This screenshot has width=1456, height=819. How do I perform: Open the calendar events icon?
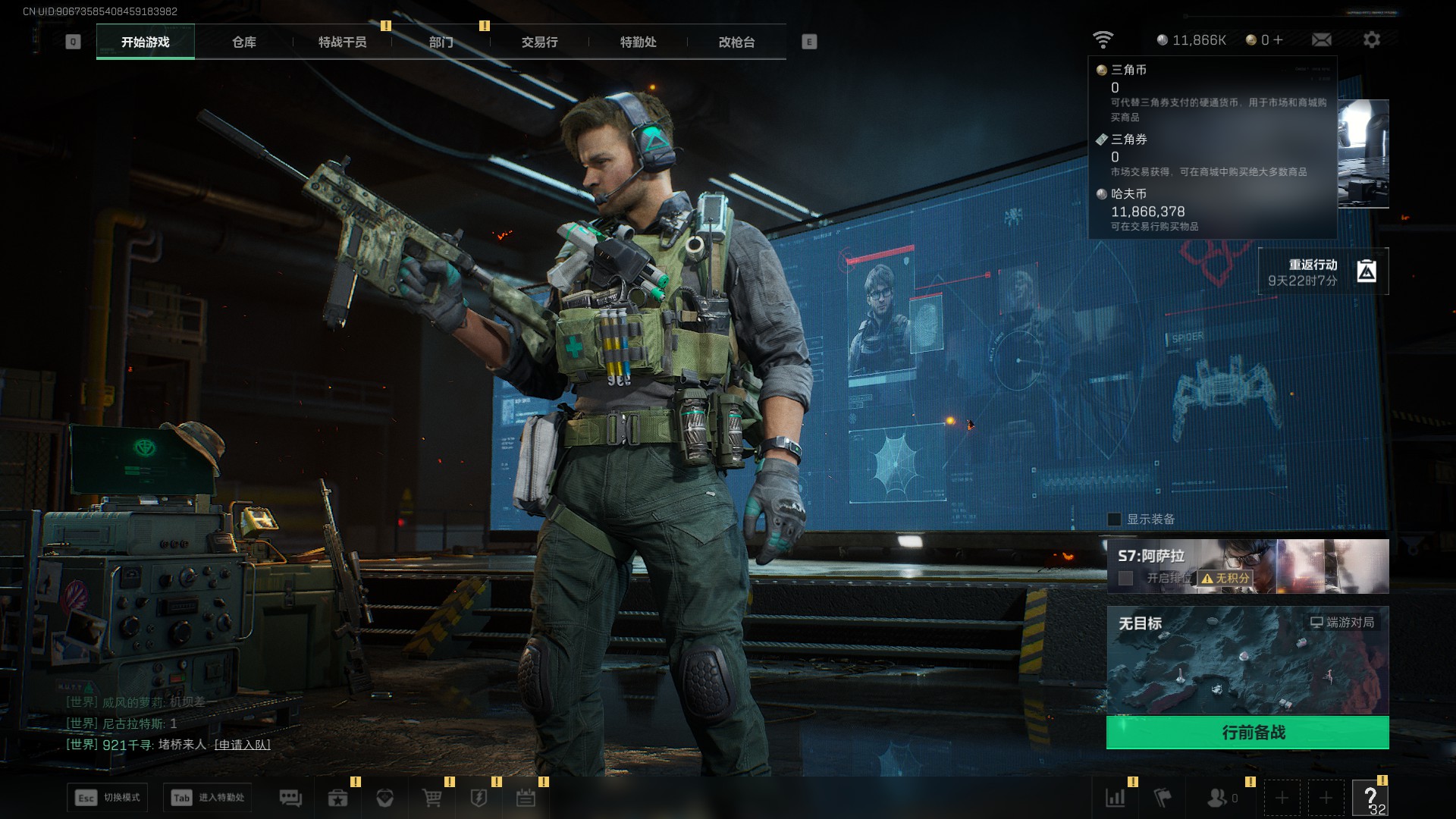click(x=526, y=798)
